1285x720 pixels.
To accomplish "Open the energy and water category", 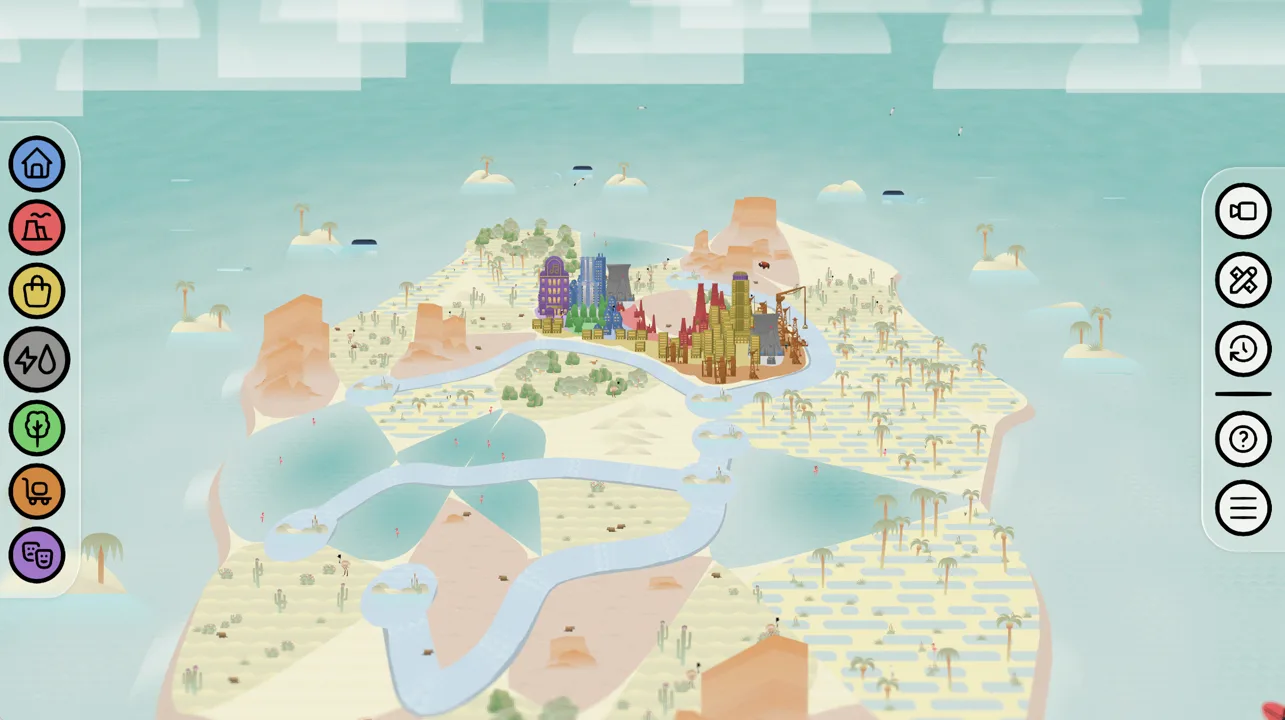I will pos(37,359).
